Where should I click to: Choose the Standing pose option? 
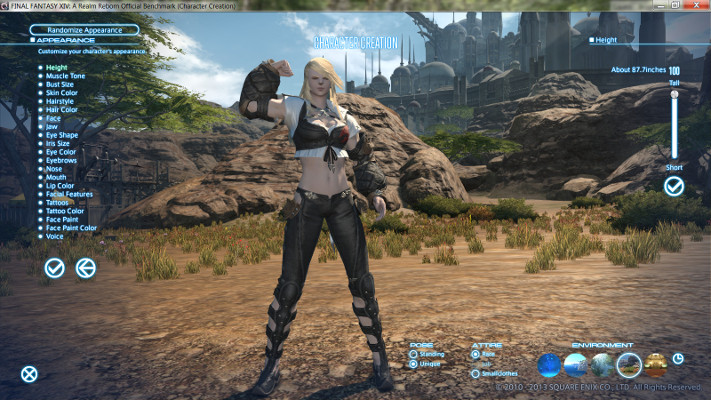pyautogui.click(x=414, y=353)
